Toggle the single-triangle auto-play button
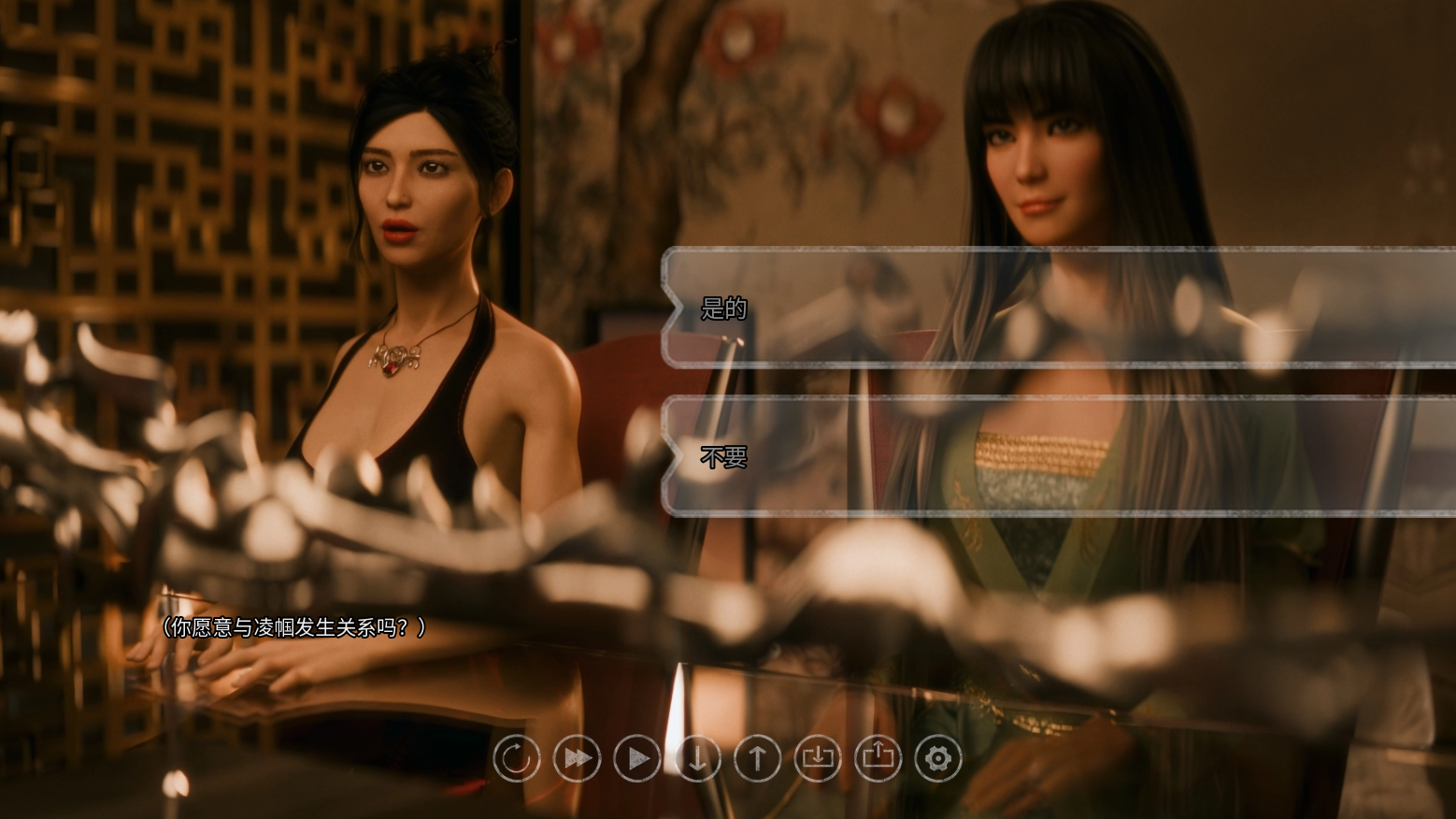This screenshot has width=1456, height=819. [x=636, y=758]
